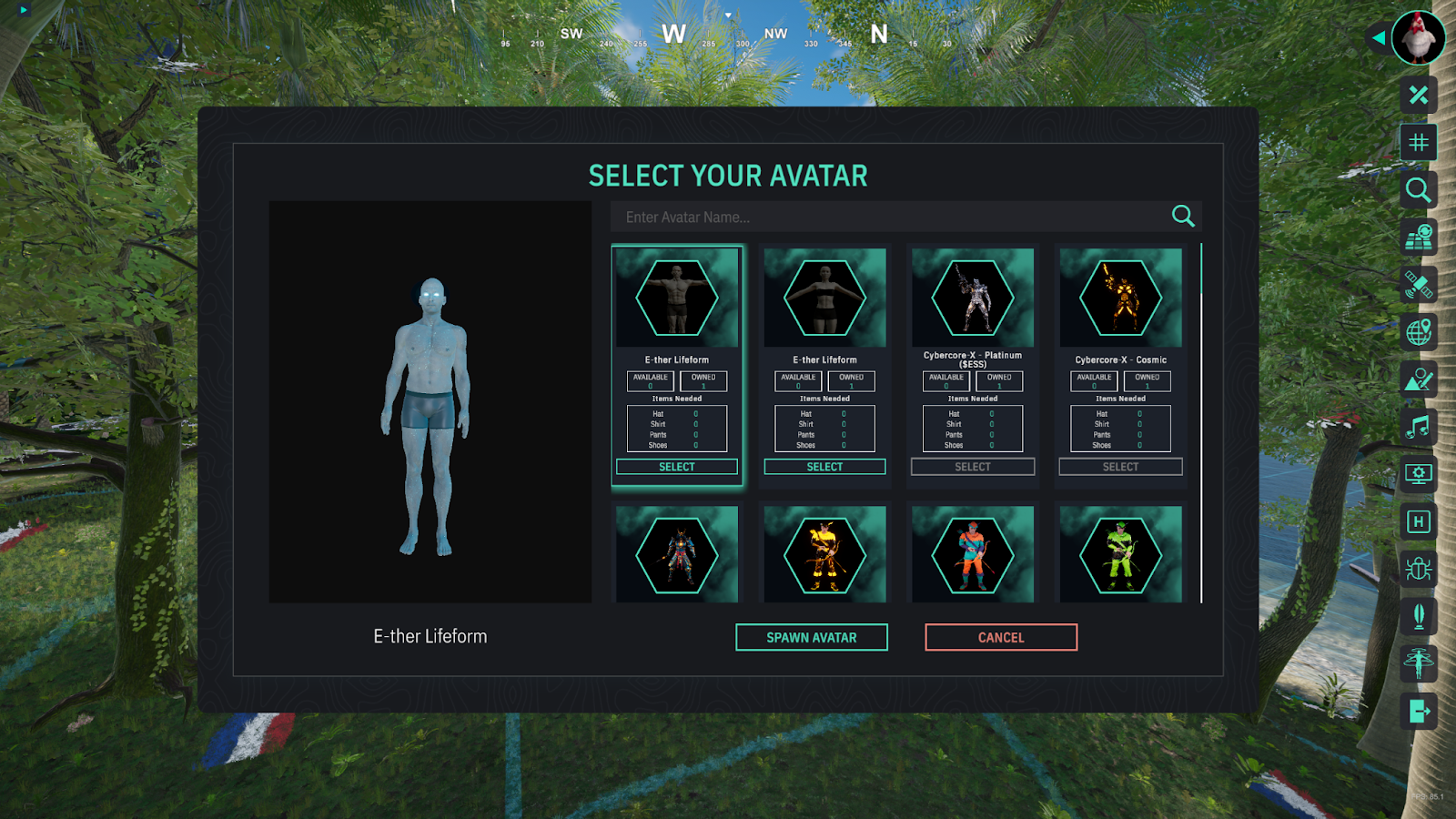Open the bug report icon

pos(1418,569)
